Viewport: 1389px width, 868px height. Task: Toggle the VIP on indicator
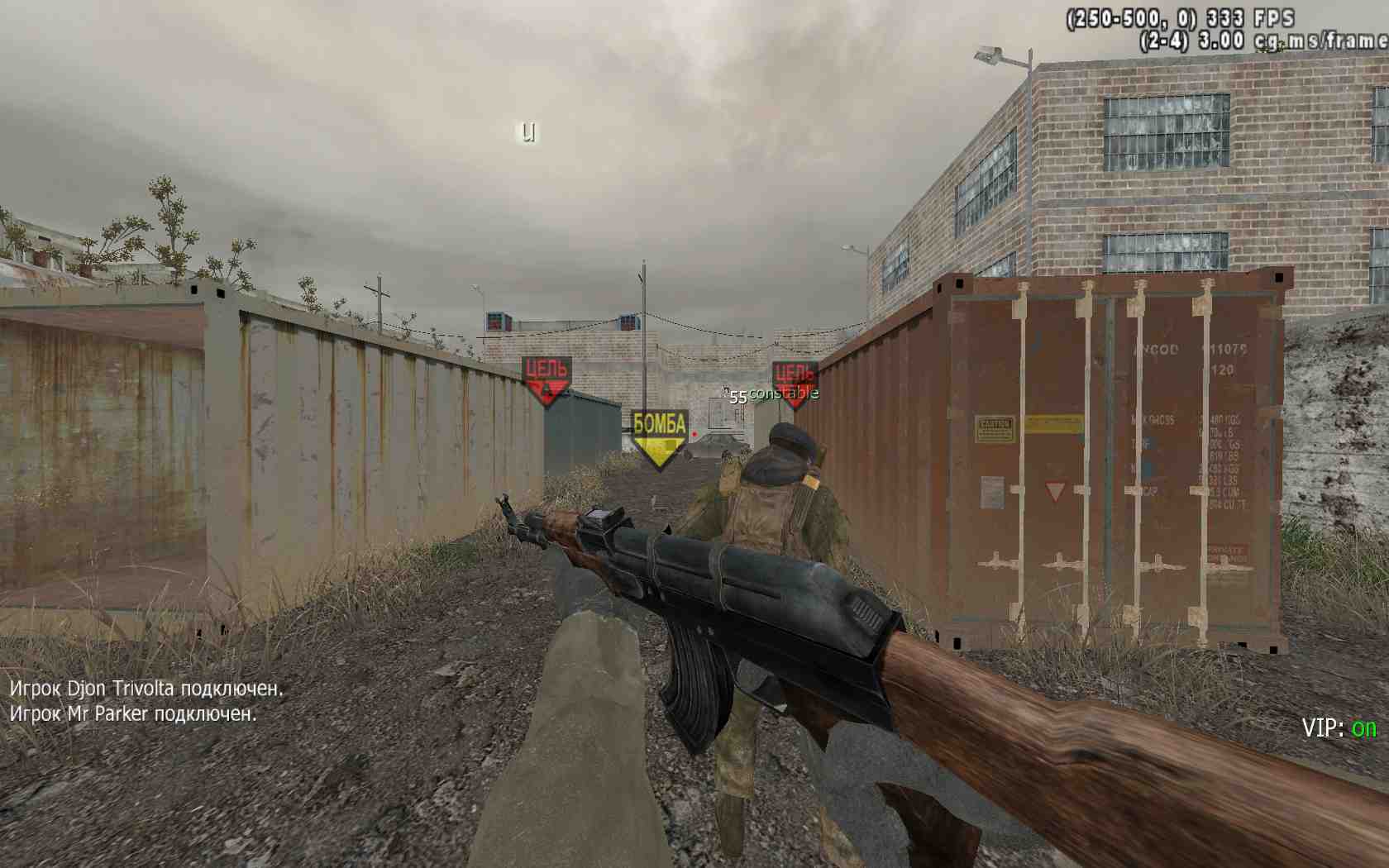pos(1339,727)
